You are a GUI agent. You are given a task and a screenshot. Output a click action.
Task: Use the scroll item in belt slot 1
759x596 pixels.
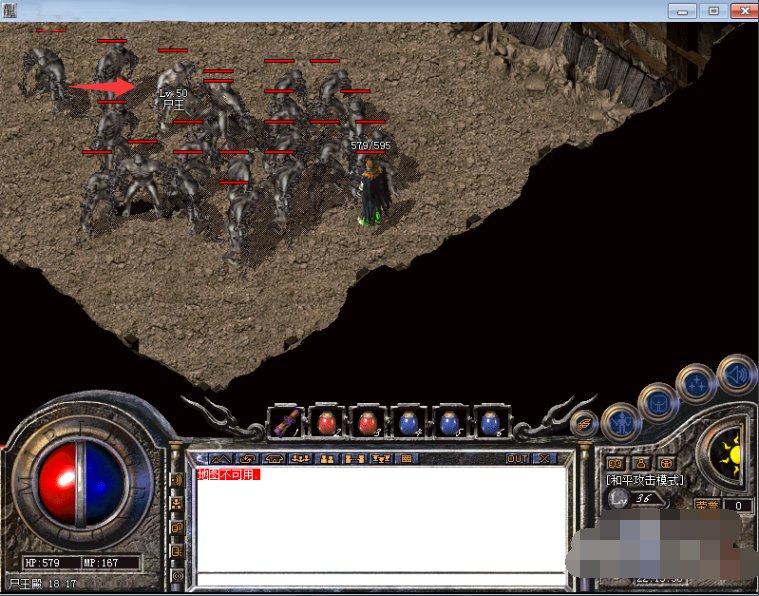(x=287, y=421)
